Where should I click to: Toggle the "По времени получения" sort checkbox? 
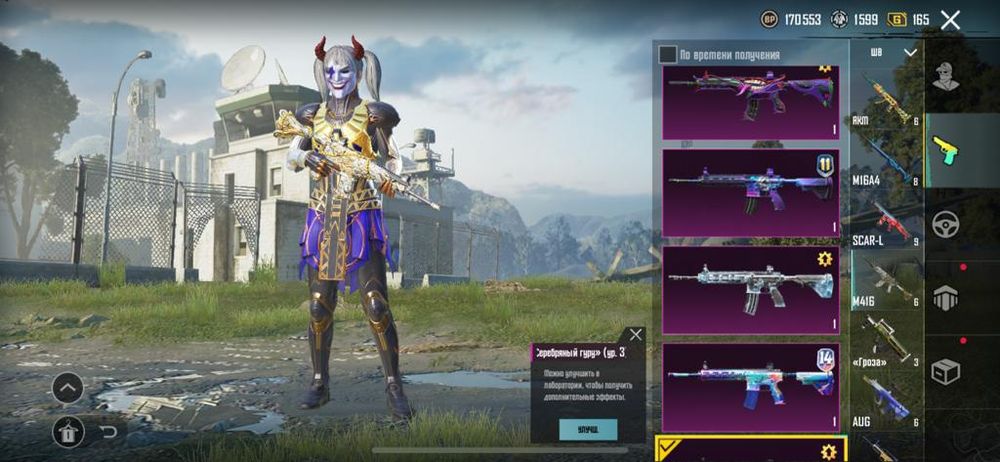point(667,54)
